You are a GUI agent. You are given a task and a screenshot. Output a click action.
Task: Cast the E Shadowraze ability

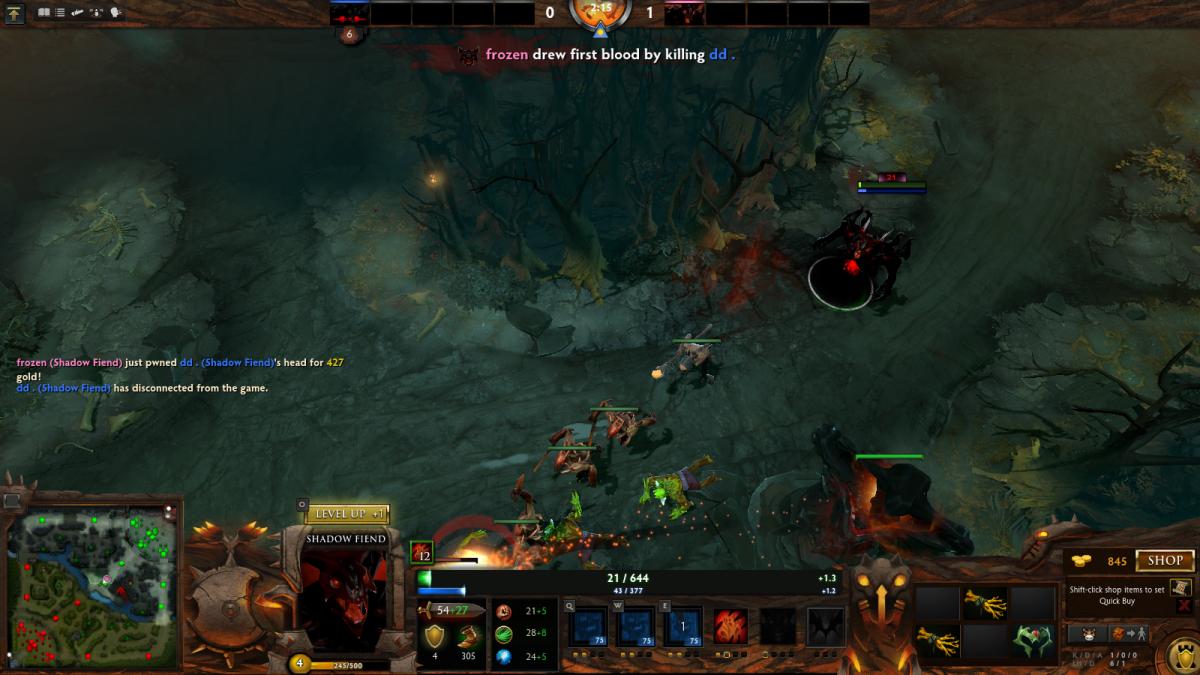pos(683,627)
